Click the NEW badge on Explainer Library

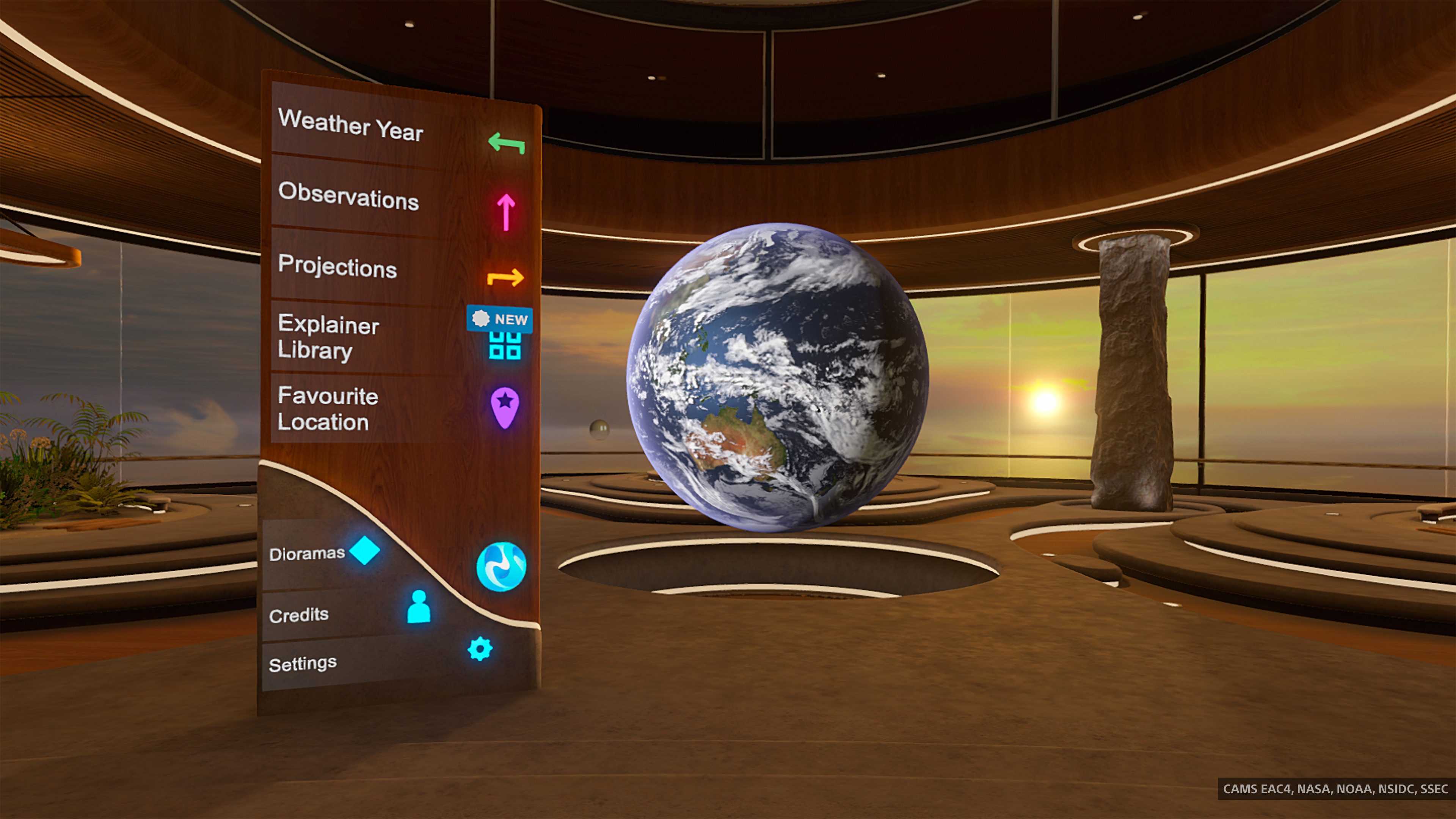(500, 319)
